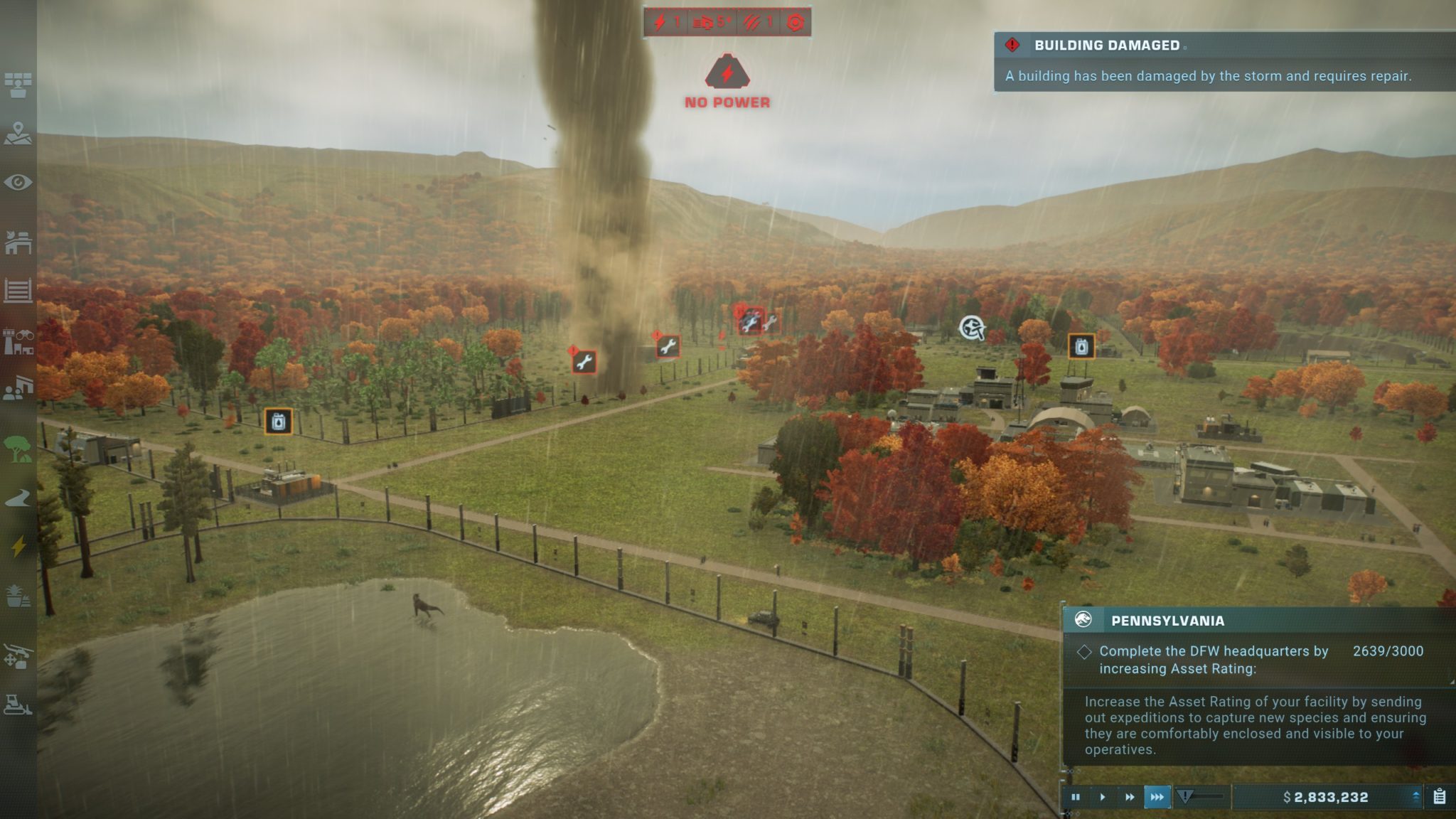Open the paths build category

(18, 498)
